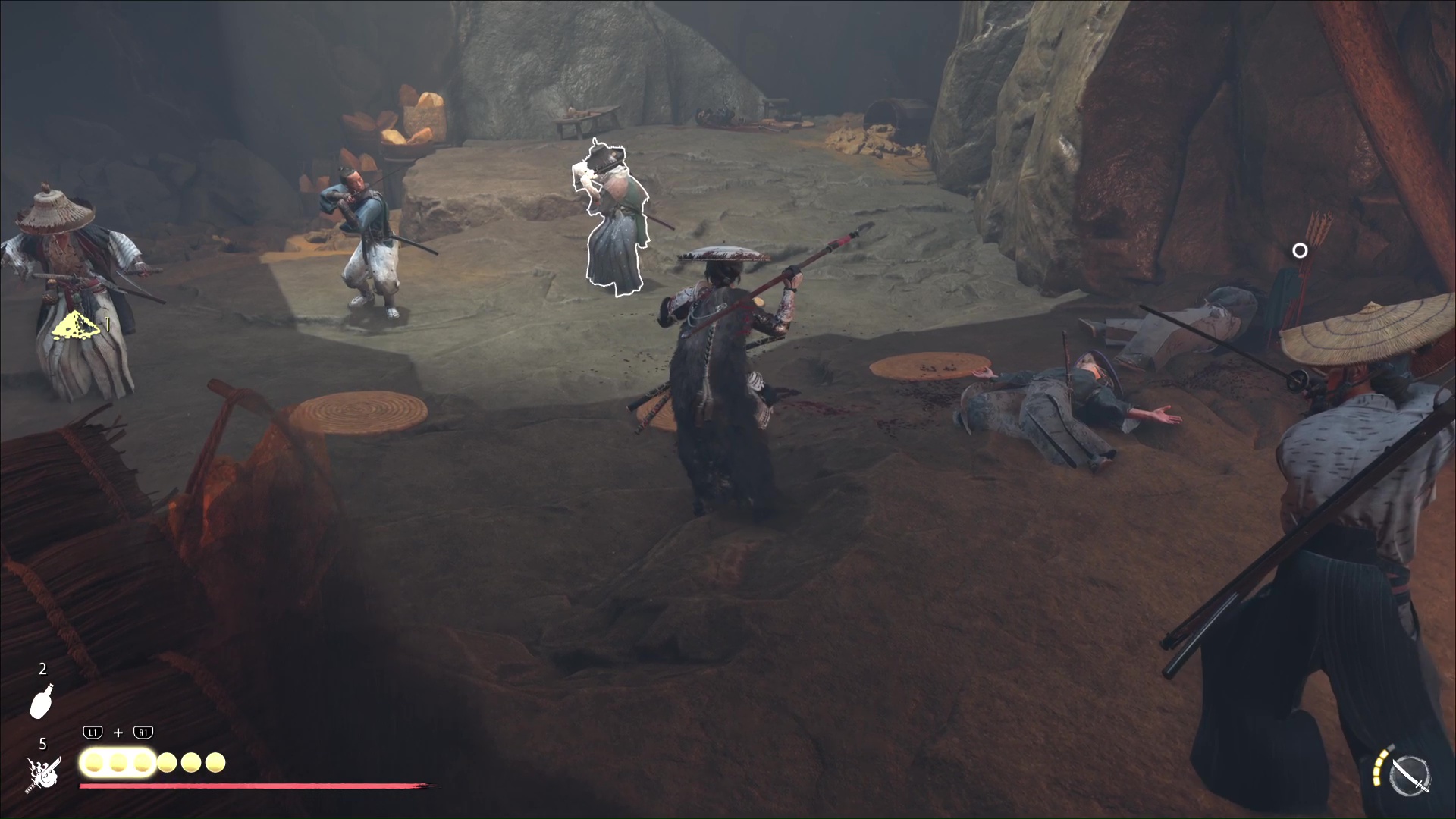The height and width of the screenshot is (819, 1456).
Task: Select the katana weapon icon
Action: (1411, 776)
